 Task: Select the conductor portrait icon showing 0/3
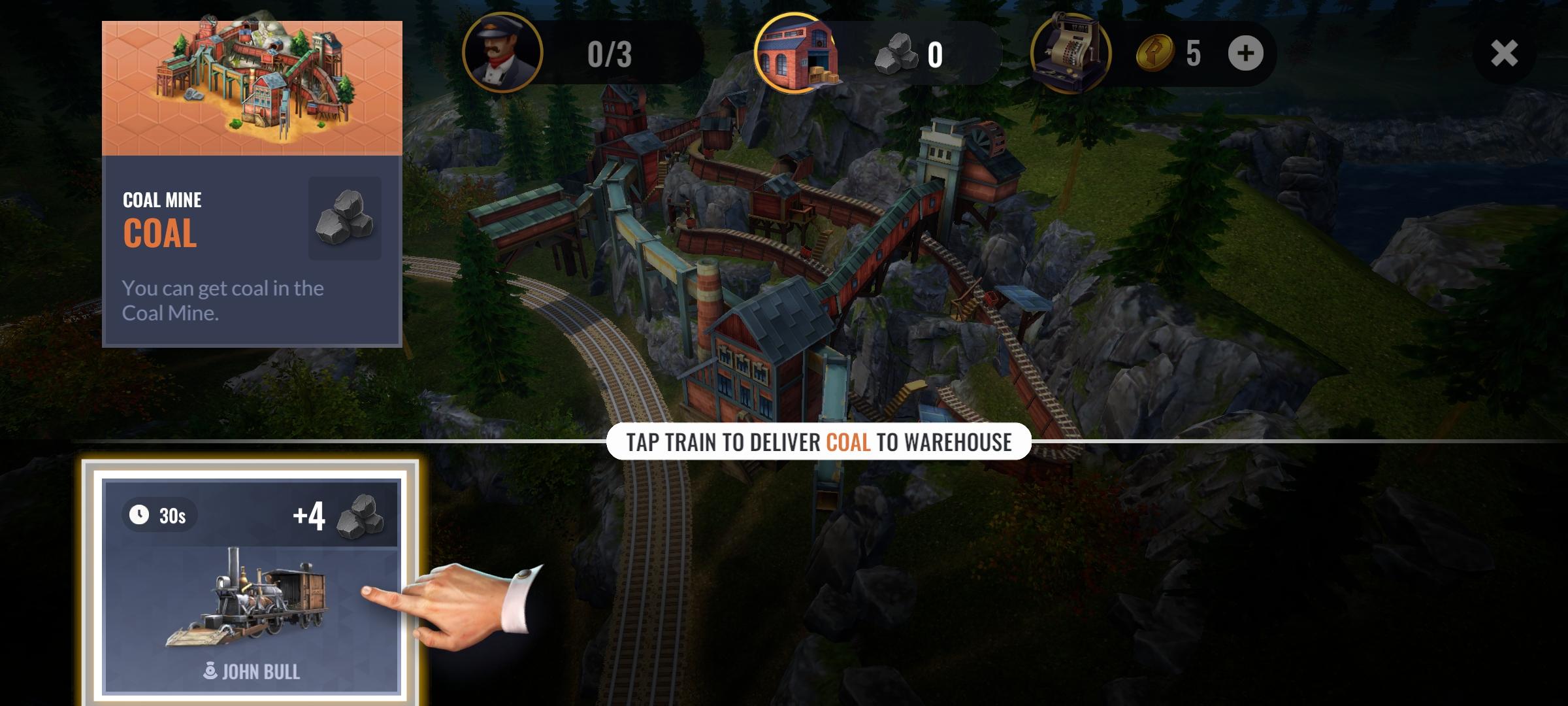pyautogui.click(x=503, y=55)
